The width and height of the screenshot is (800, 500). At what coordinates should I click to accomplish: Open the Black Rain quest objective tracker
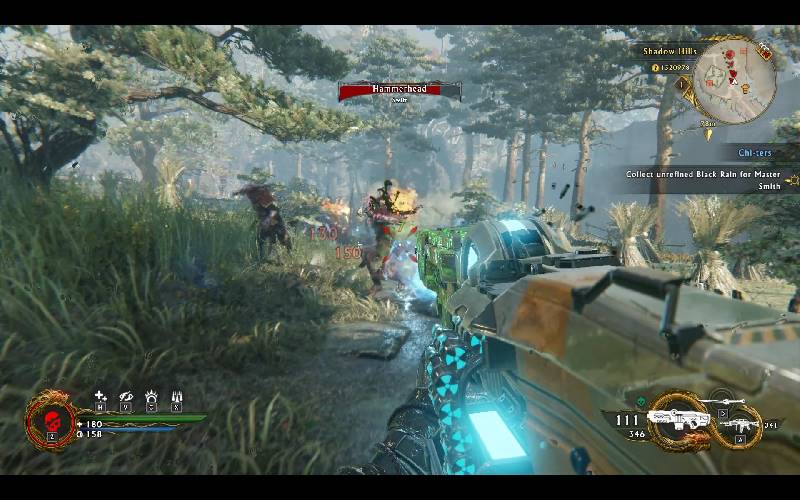(704, 179)
